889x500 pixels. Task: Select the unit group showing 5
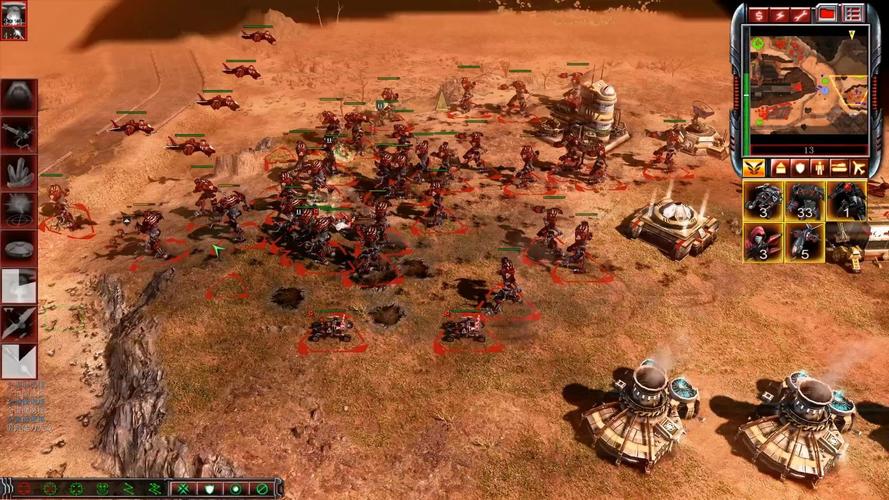tap(805, 241)
